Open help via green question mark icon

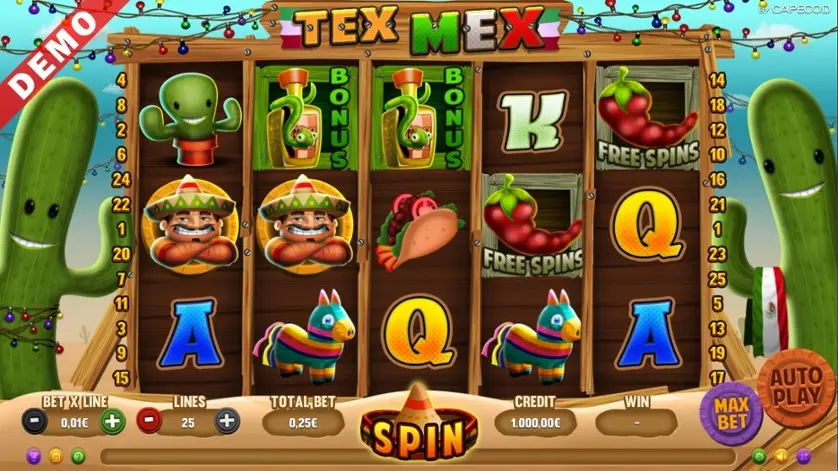78,456
